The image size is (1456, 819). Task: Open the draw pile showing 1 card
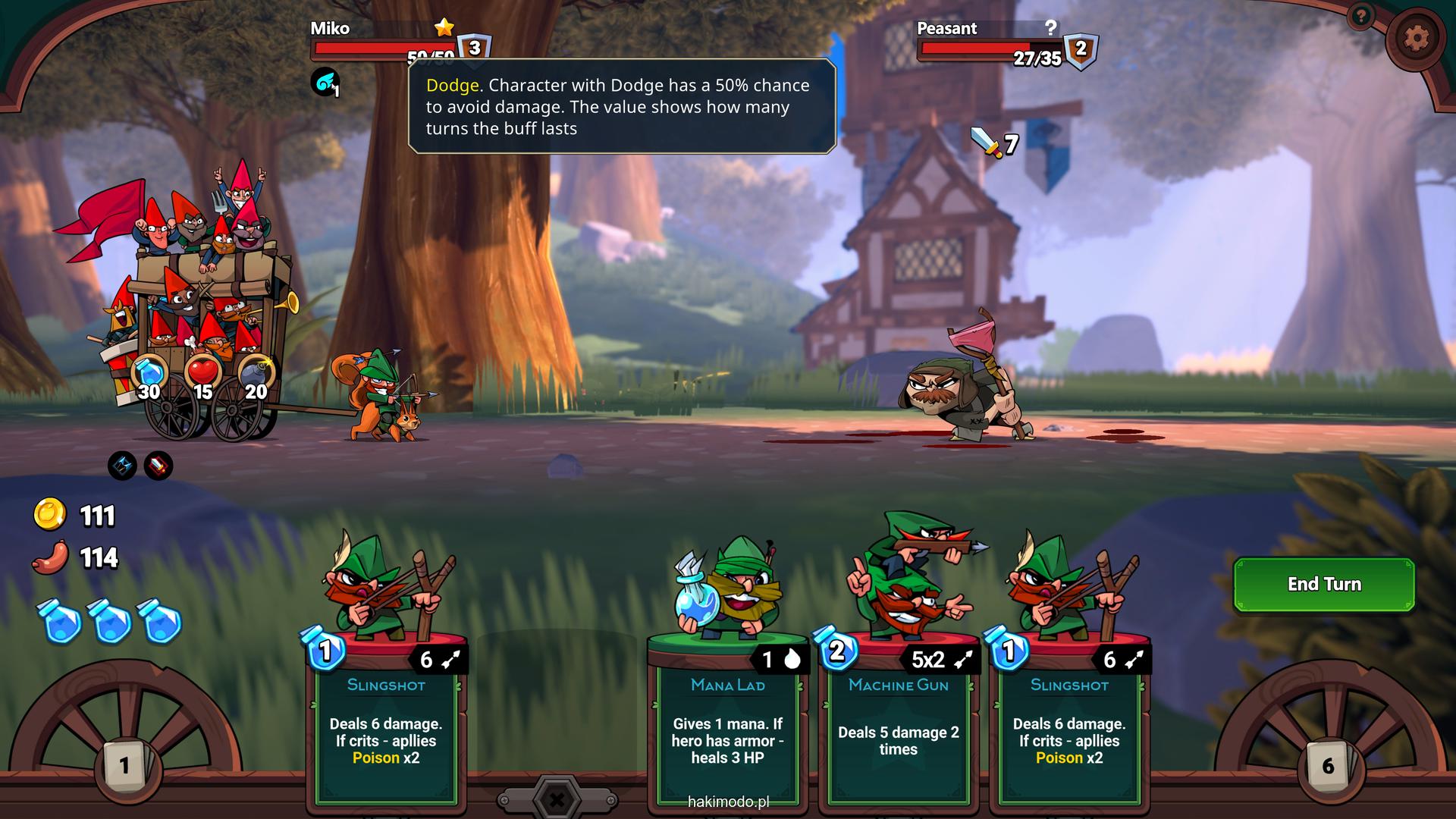pos(125,764)
